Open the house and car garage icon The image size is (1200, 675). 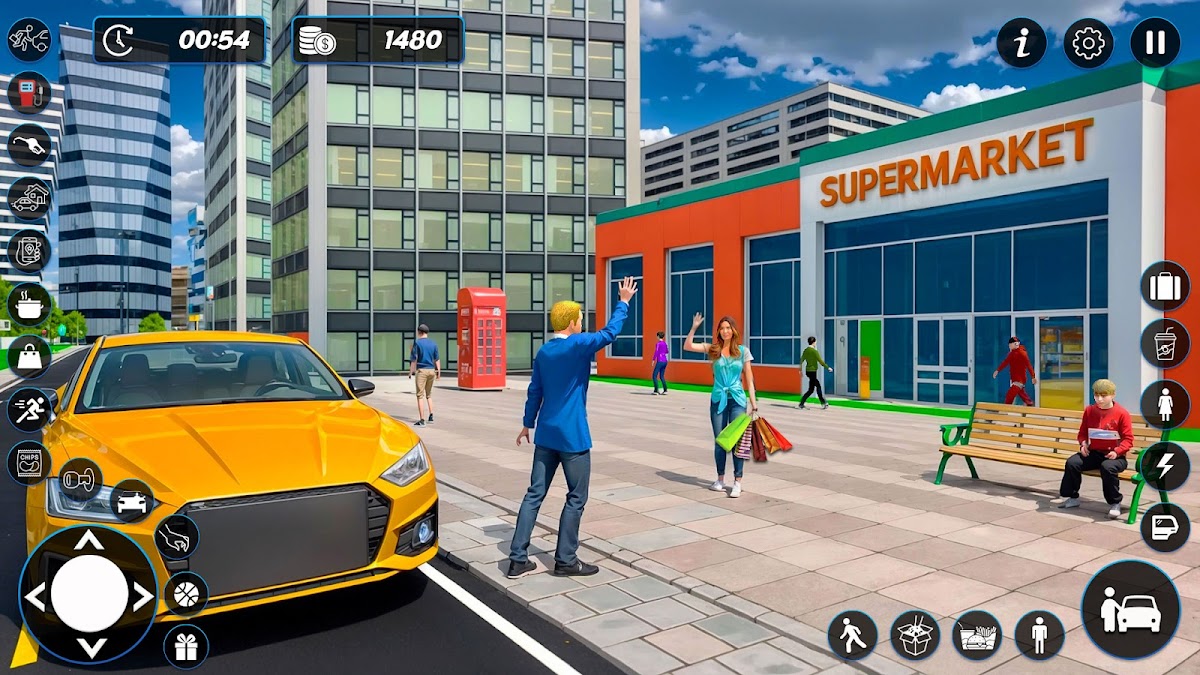click(x=29, y=198)
